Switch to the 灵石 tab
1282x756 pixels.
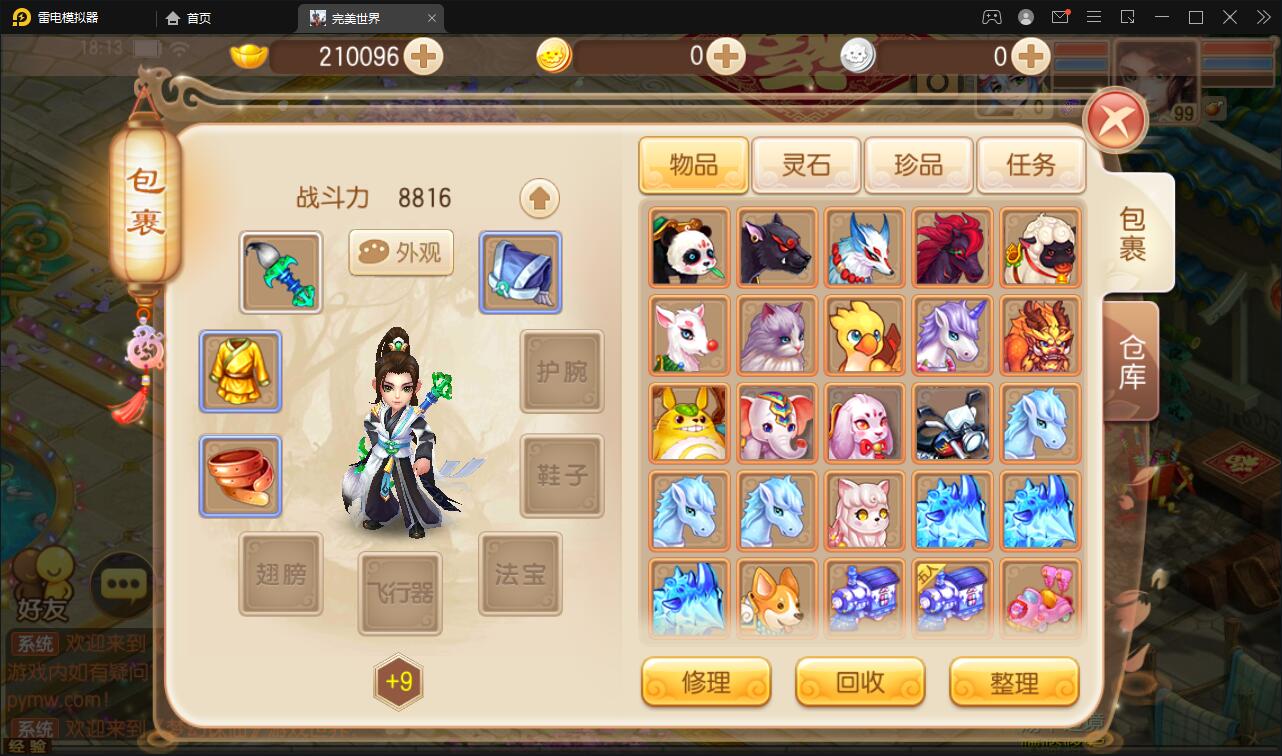point(805,165)
